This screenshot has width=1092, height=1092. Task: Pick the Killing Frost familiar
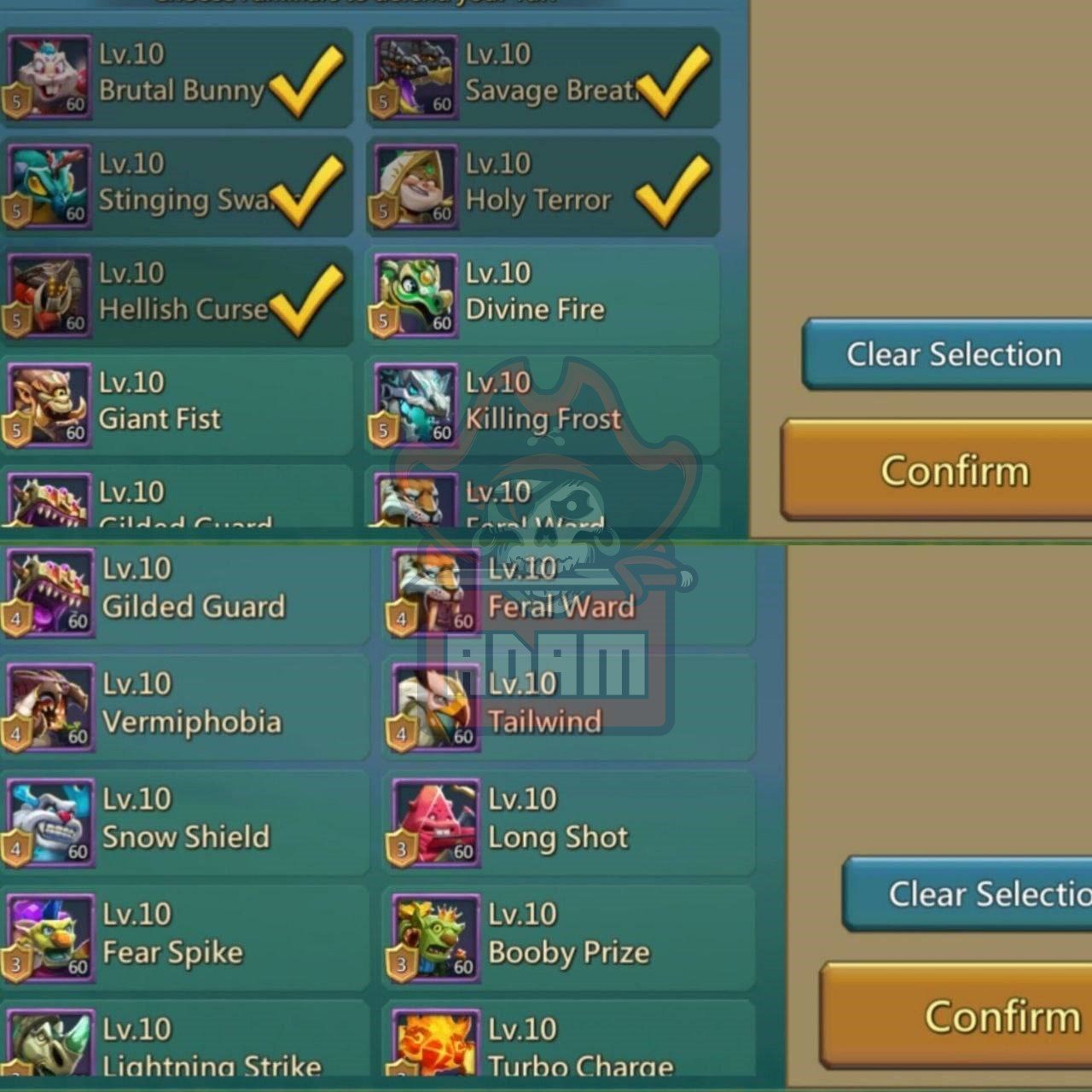coord(543,404)
